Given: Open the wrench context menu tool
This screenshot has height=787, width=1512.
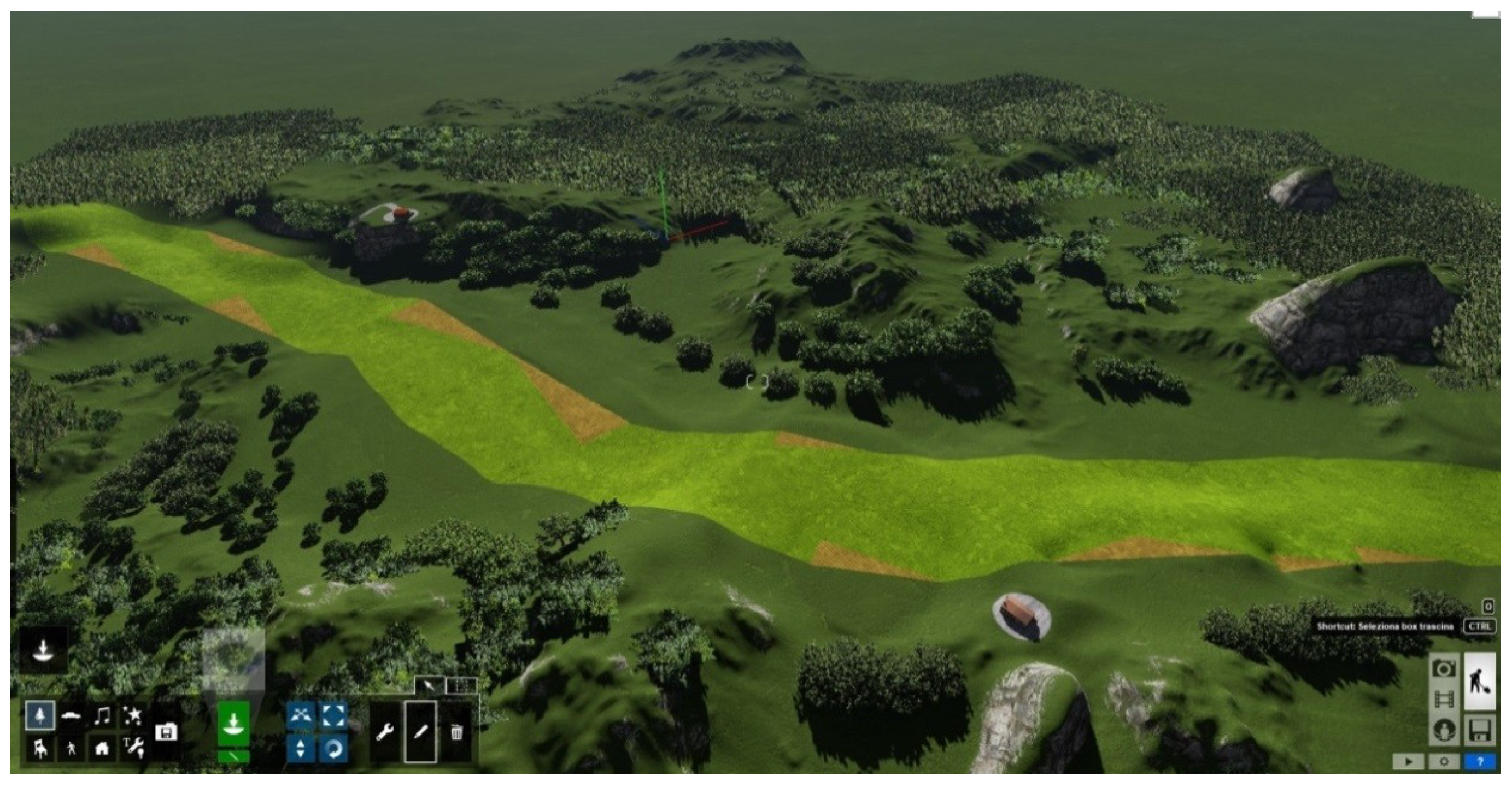Looking at the screenshot, I should click(385, 732).
